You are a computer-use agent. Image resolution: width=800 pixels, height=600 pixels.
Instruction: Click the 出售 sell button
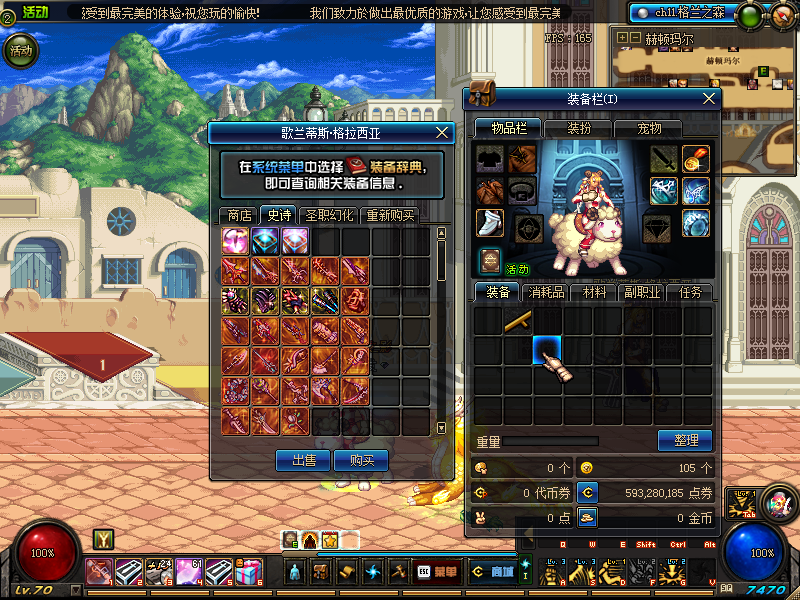pyautogui.click(x=302, y=460)
